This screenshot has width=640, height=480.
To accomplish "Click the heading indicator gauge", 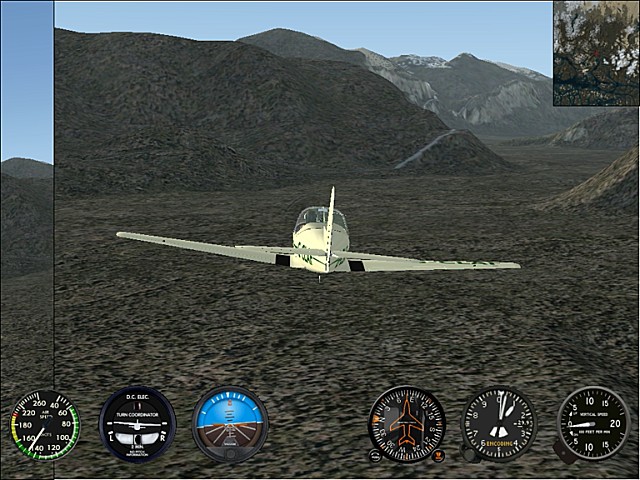I will pyautogui.click(x=407, y=423).
